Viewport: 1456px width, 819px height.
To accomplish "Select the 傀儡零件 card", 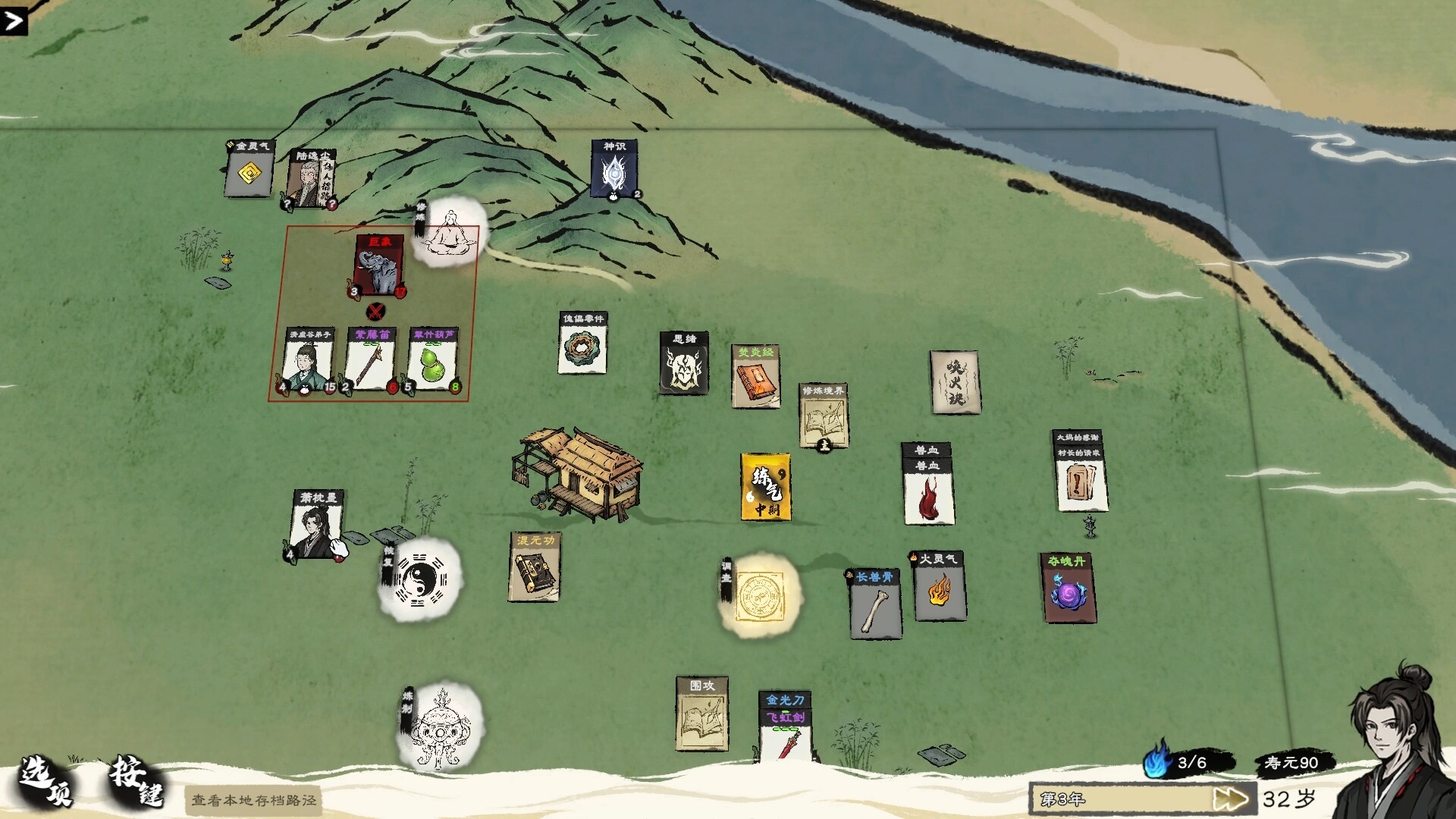I will click(x=582, y=344).
